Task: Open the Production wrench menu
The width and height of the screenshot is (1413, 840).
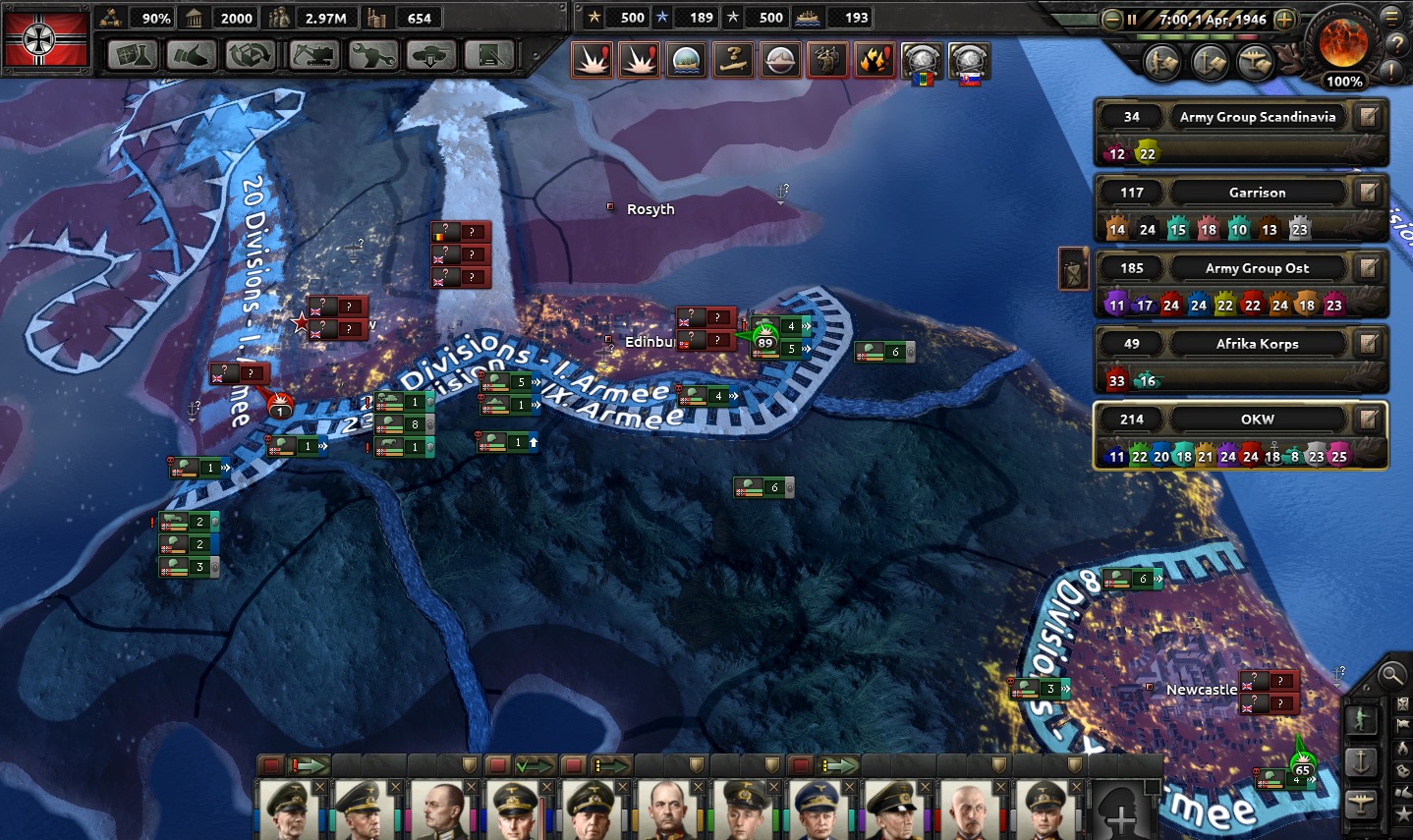Action: 372,55
